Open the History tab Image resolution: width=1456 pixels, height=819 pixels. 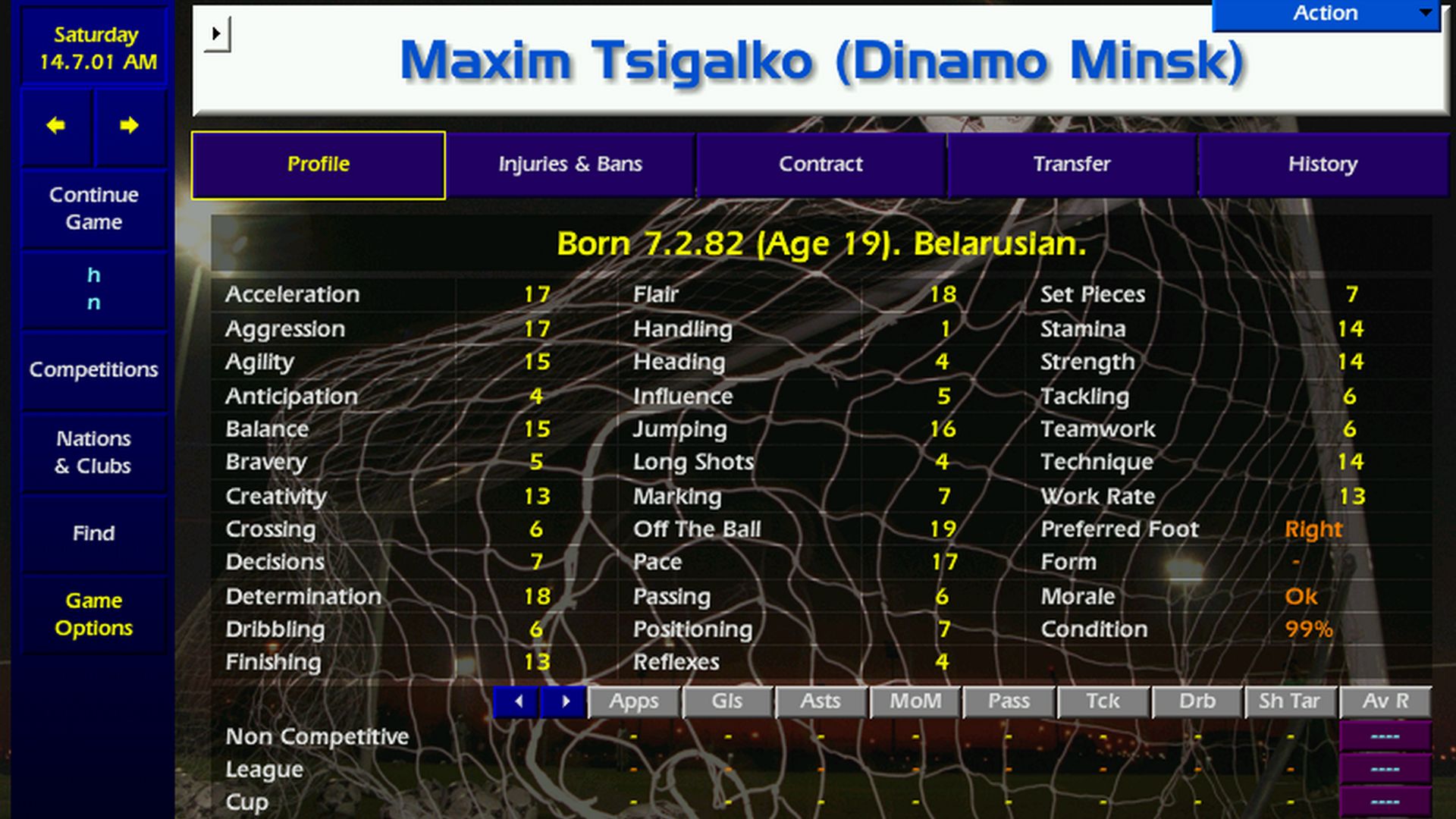click(x=1323, y=163)
